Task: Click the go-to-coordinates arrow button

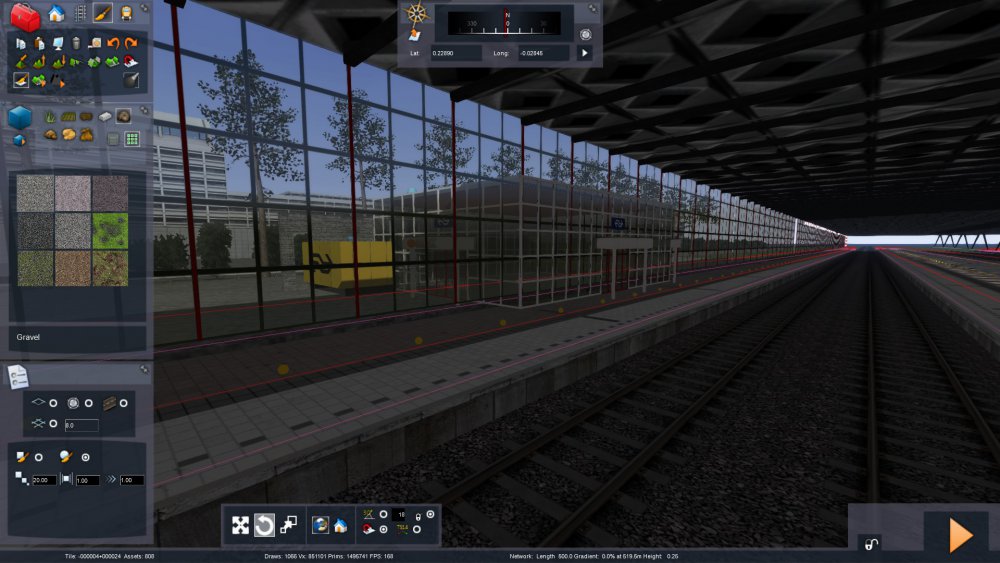Action: tap(585, 53)
